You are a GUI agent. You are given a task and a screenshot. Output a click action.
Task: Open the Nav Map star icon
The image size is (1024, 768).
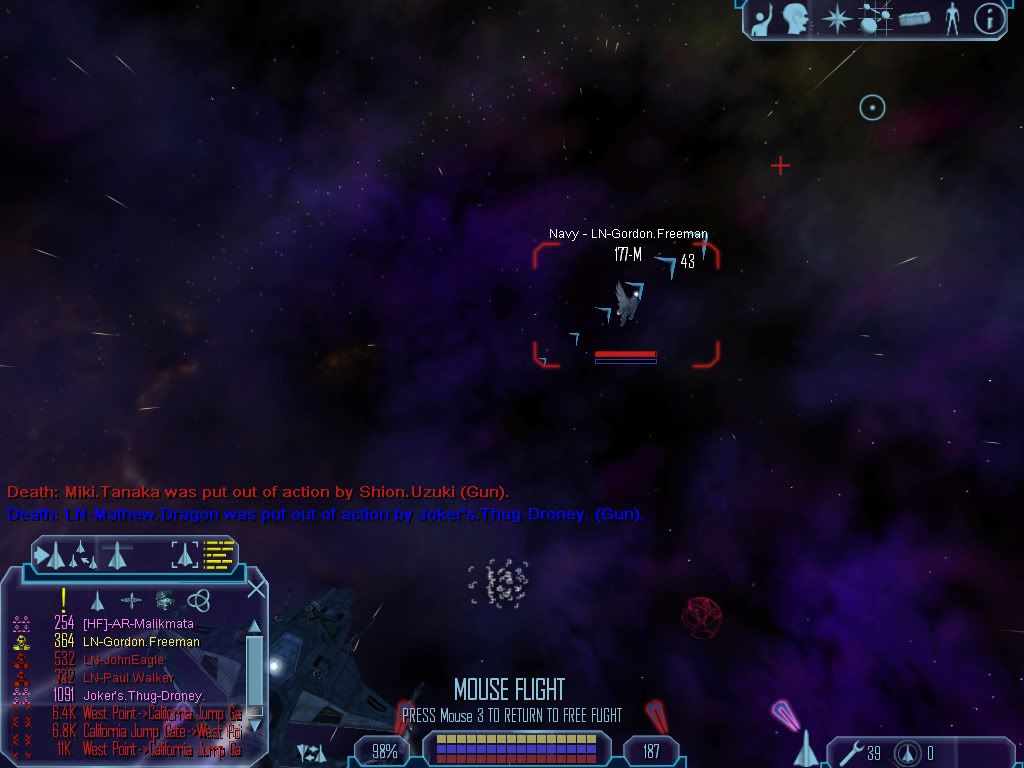[x=836, y=18]
